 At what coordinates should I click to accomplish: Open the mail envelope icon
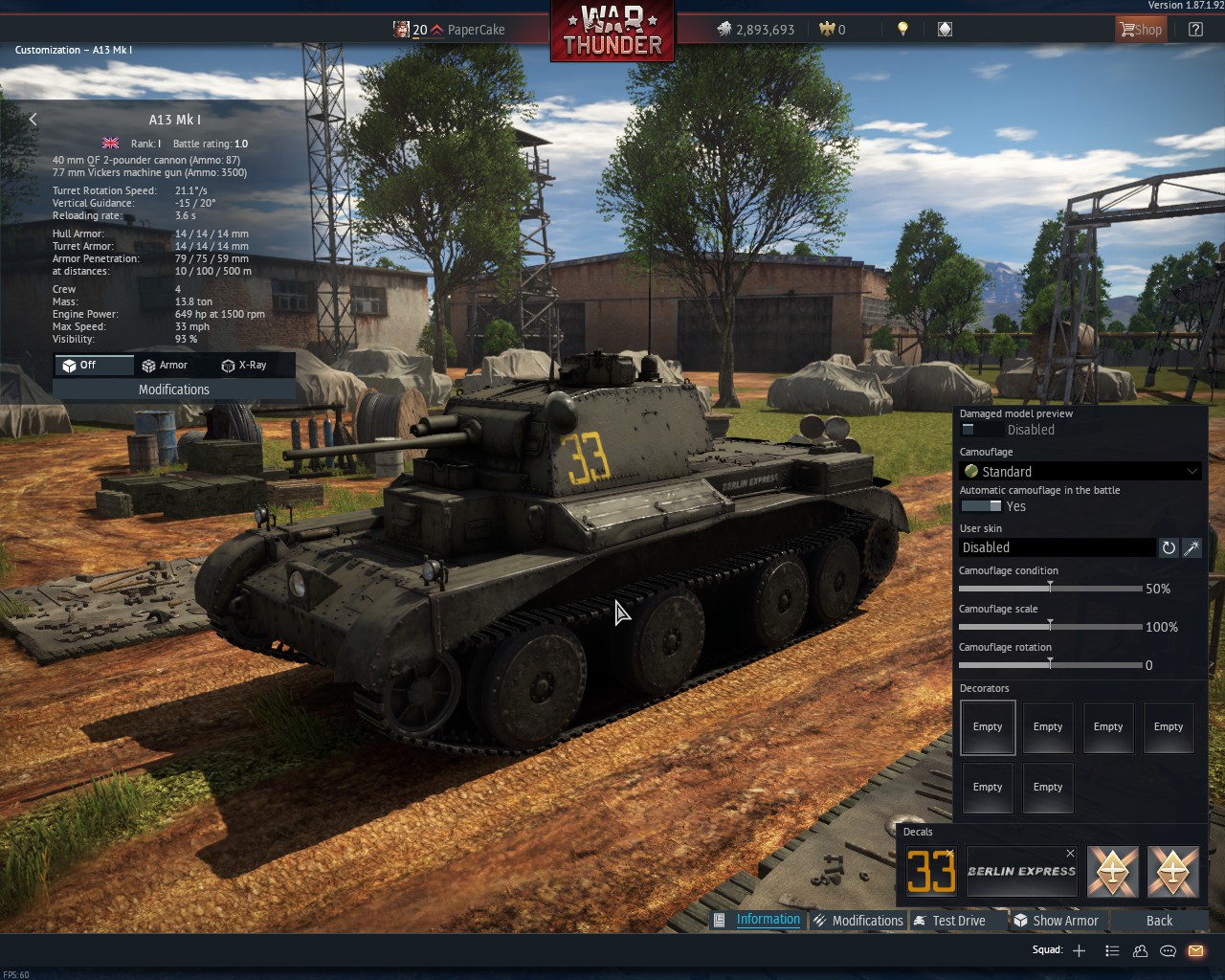1195,950
